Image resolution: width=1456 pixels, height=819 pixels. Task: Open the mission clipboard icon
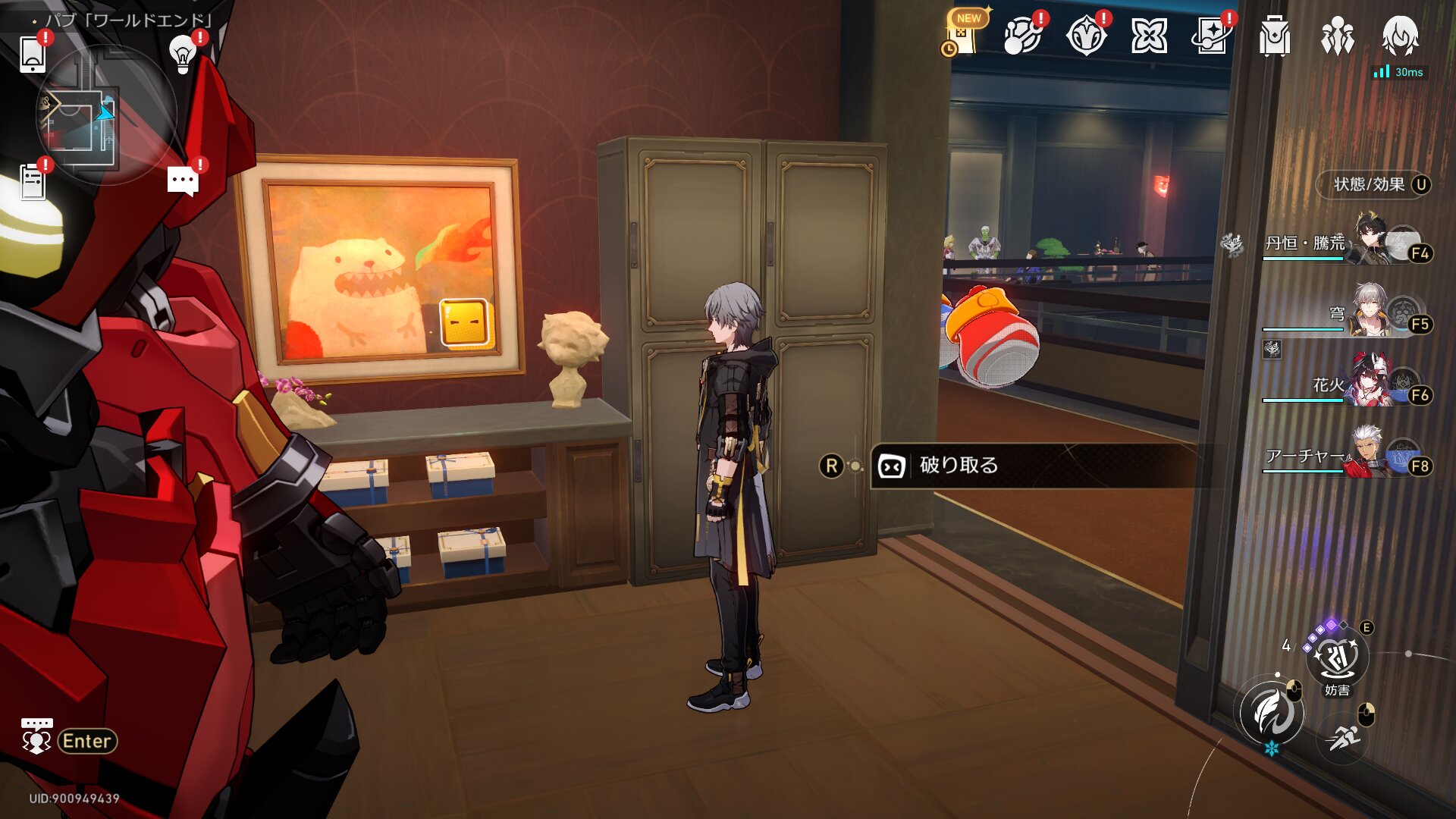(x=33, y=182)
